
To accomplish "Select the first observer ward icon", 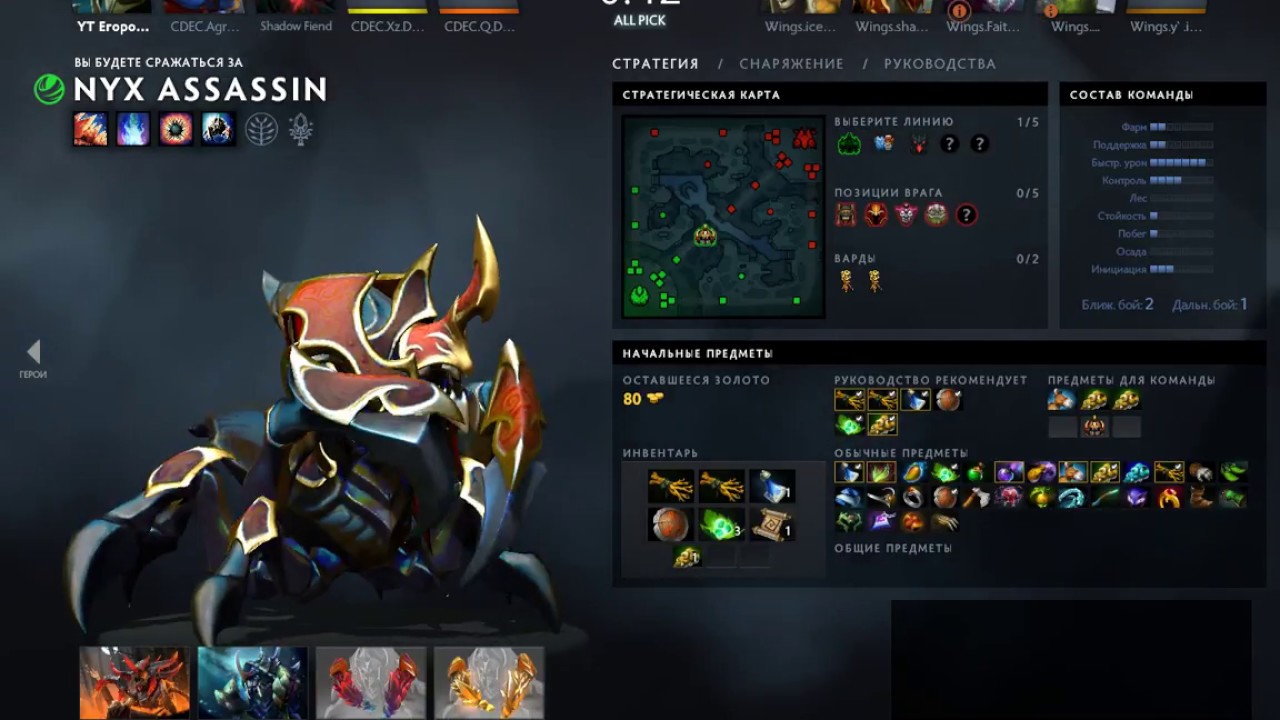I will [847, 281].
